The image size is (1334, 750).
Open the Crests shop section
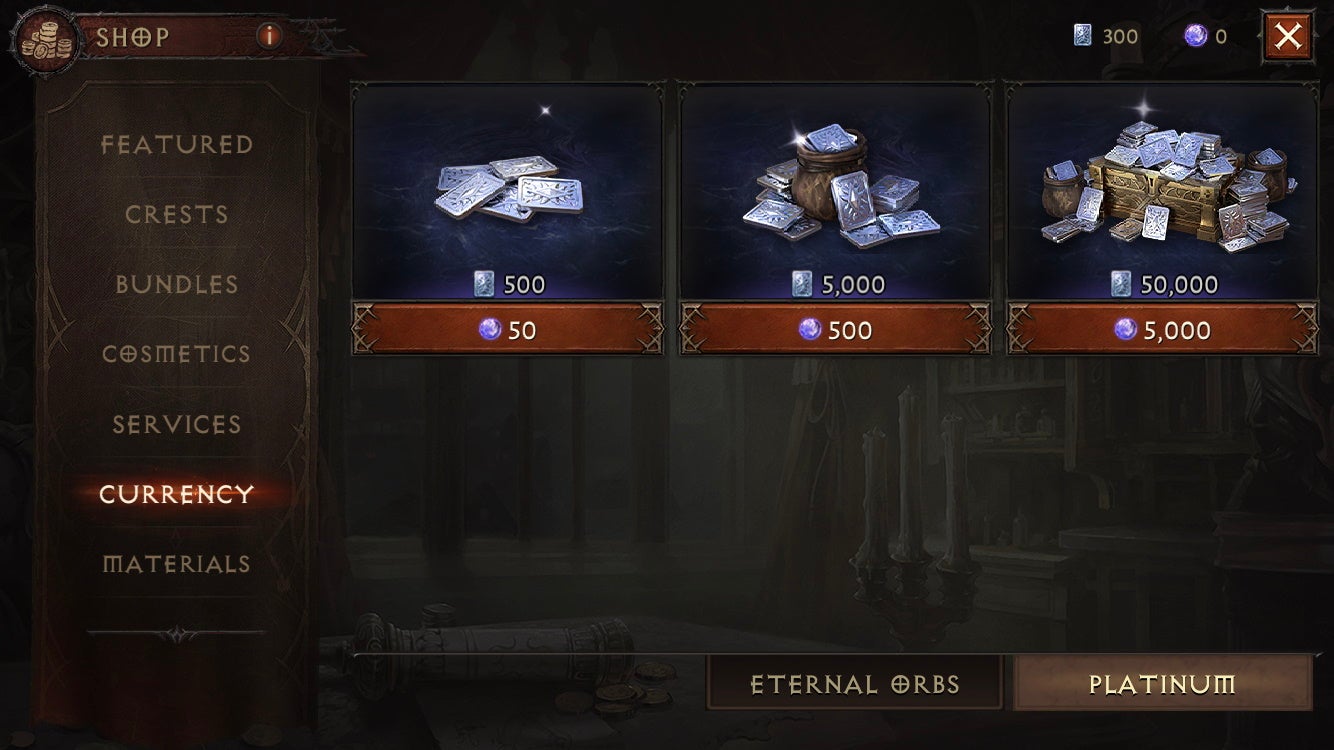tap(176, 214)
